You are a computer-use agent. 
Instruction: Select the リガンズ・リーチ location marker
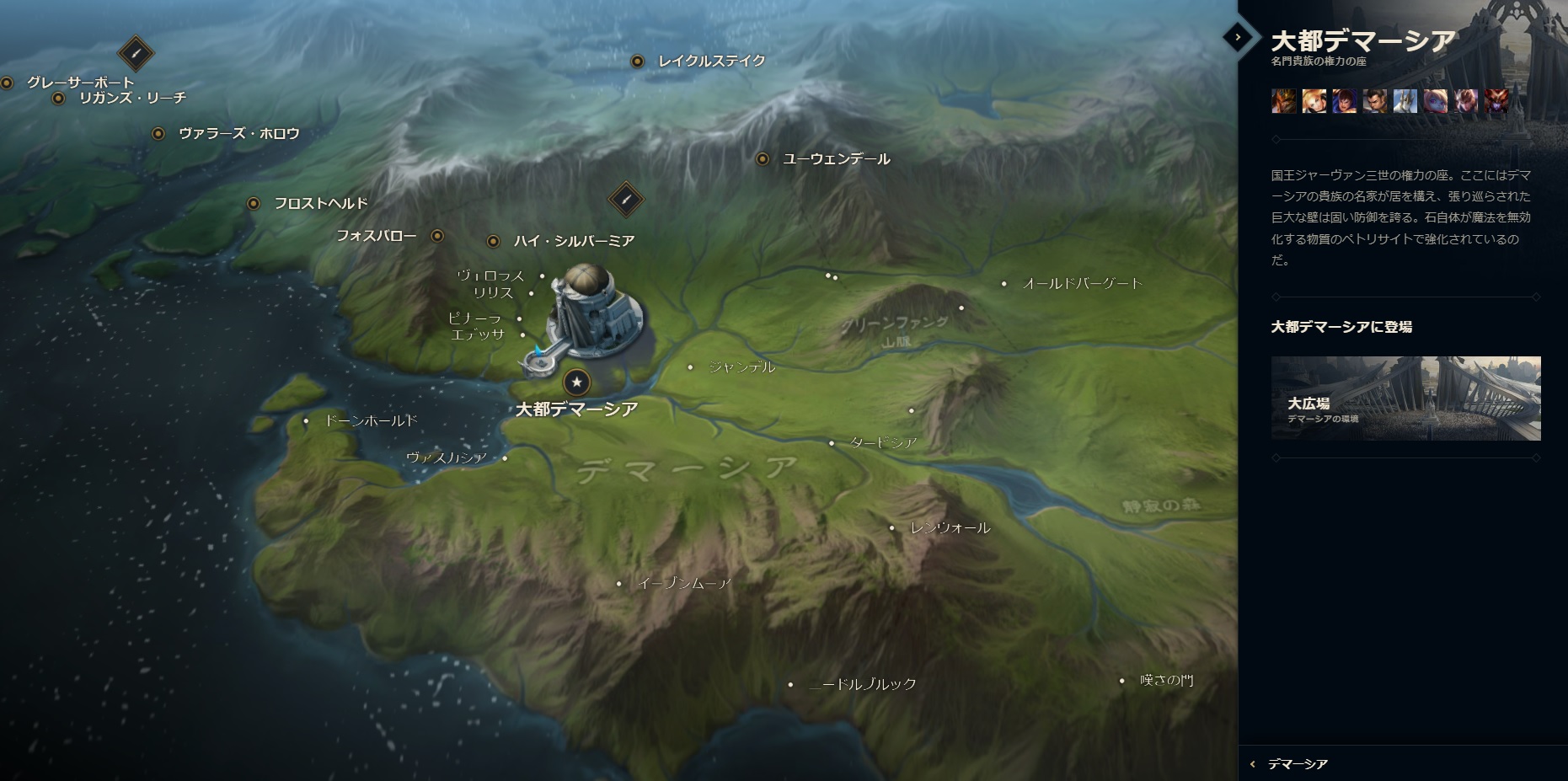(x=59, y=99)
